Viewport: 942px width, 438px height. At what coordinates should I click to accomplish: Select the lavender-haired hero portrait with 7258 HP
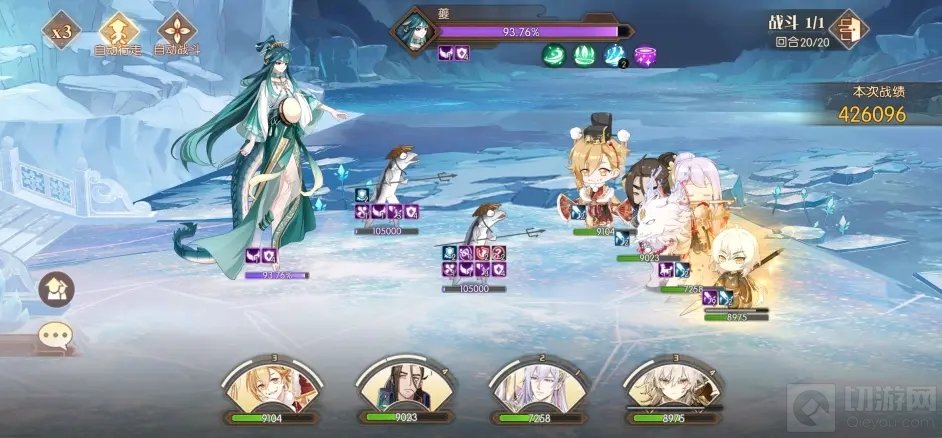pyautogui.click(x=534, y=390)
